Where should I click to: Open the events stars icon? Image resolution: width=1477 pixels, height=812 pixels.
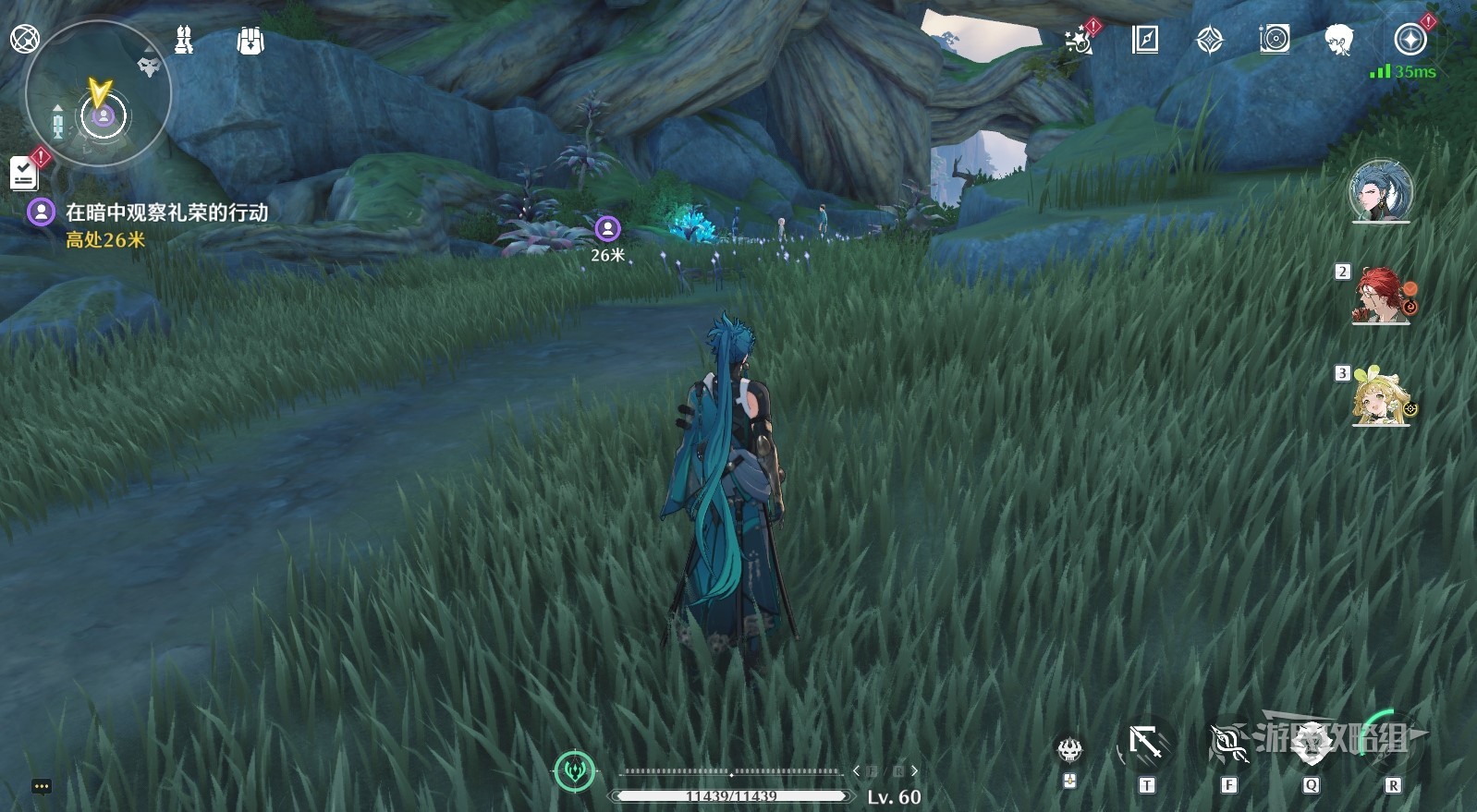click(x=1078, y=41)
